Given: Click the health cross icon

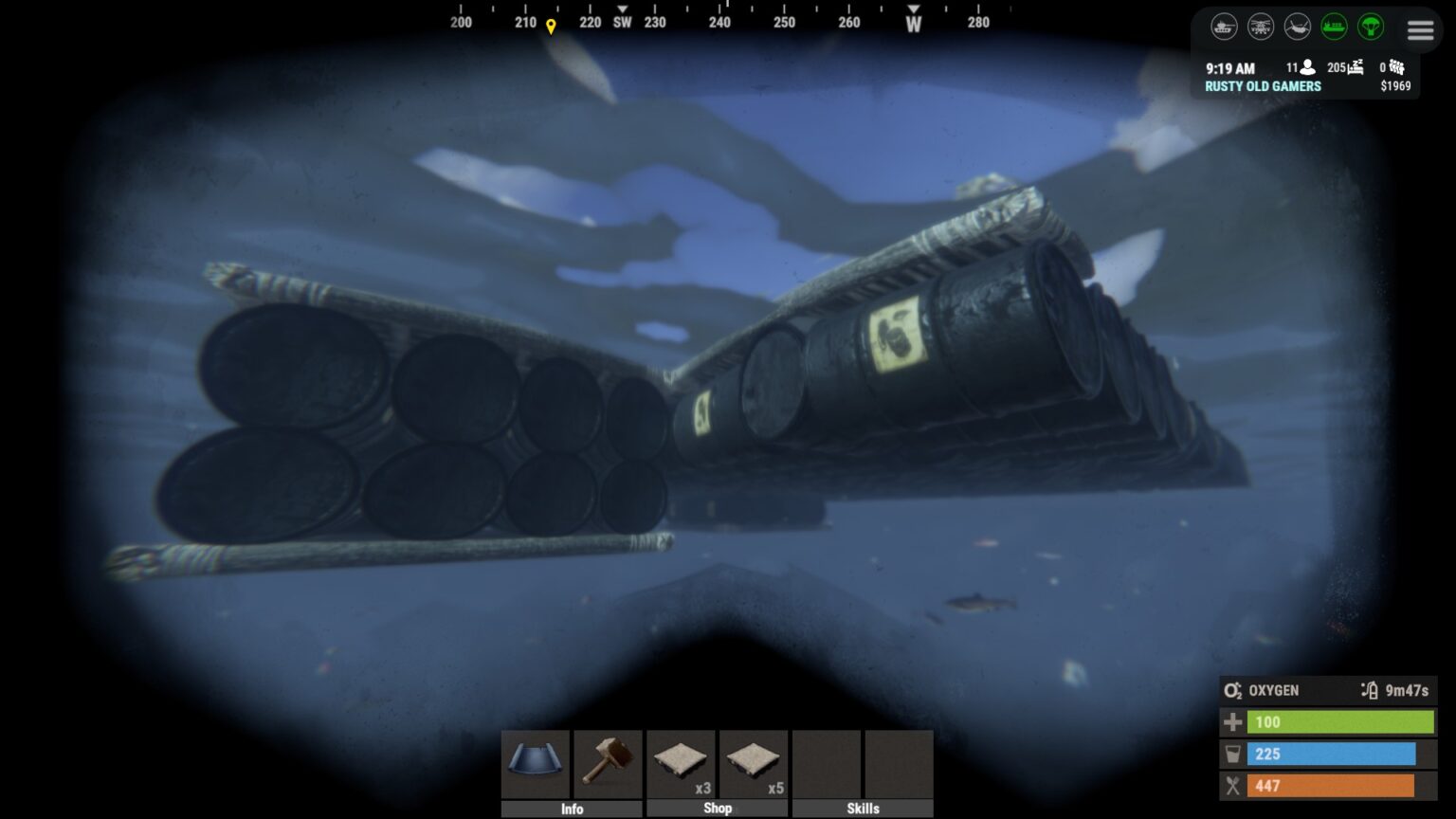Looking at the screenshot, I should 1232,722.
